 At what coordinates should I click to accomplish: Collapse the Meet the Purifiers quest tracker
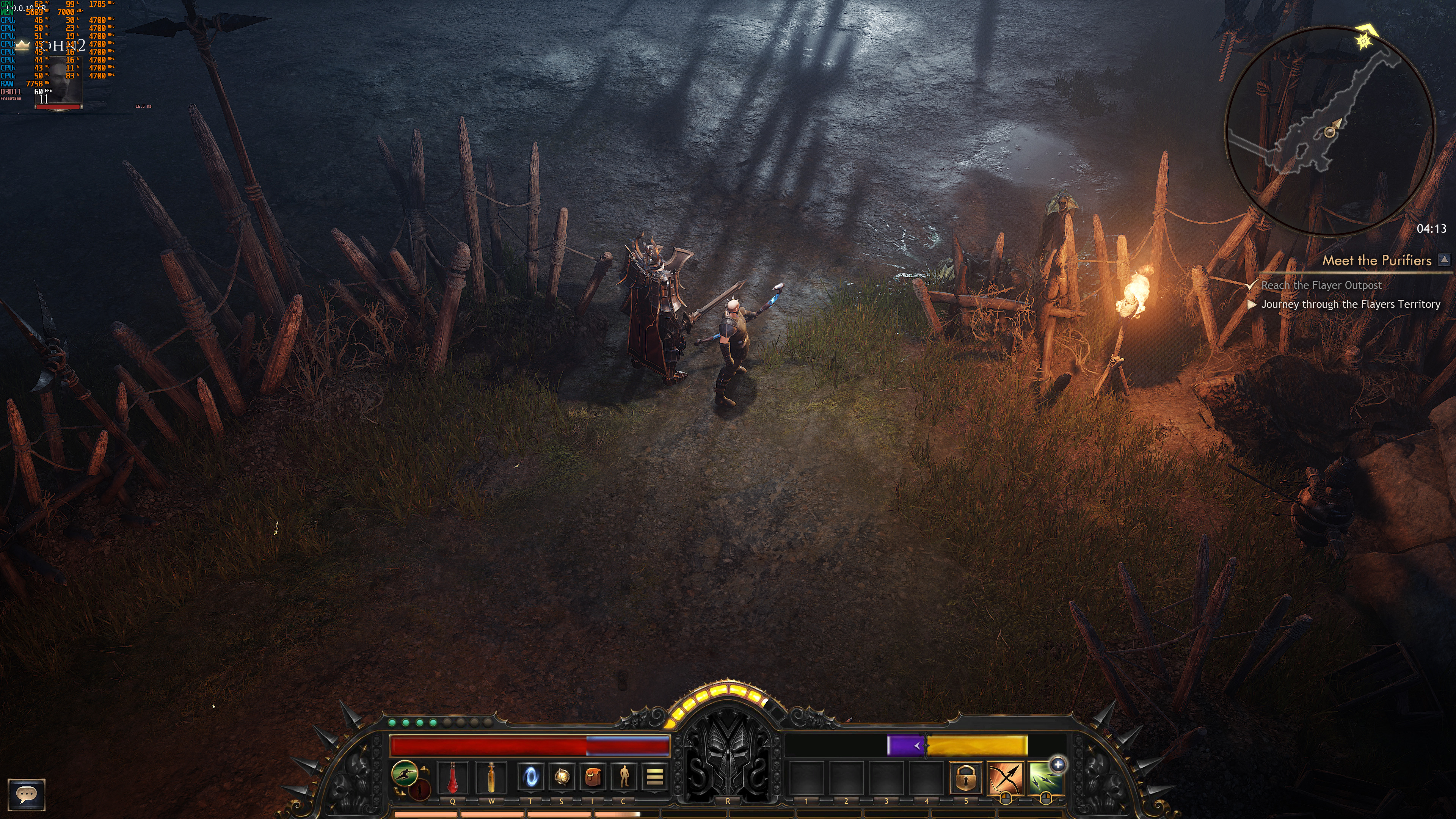(1444, 259)
